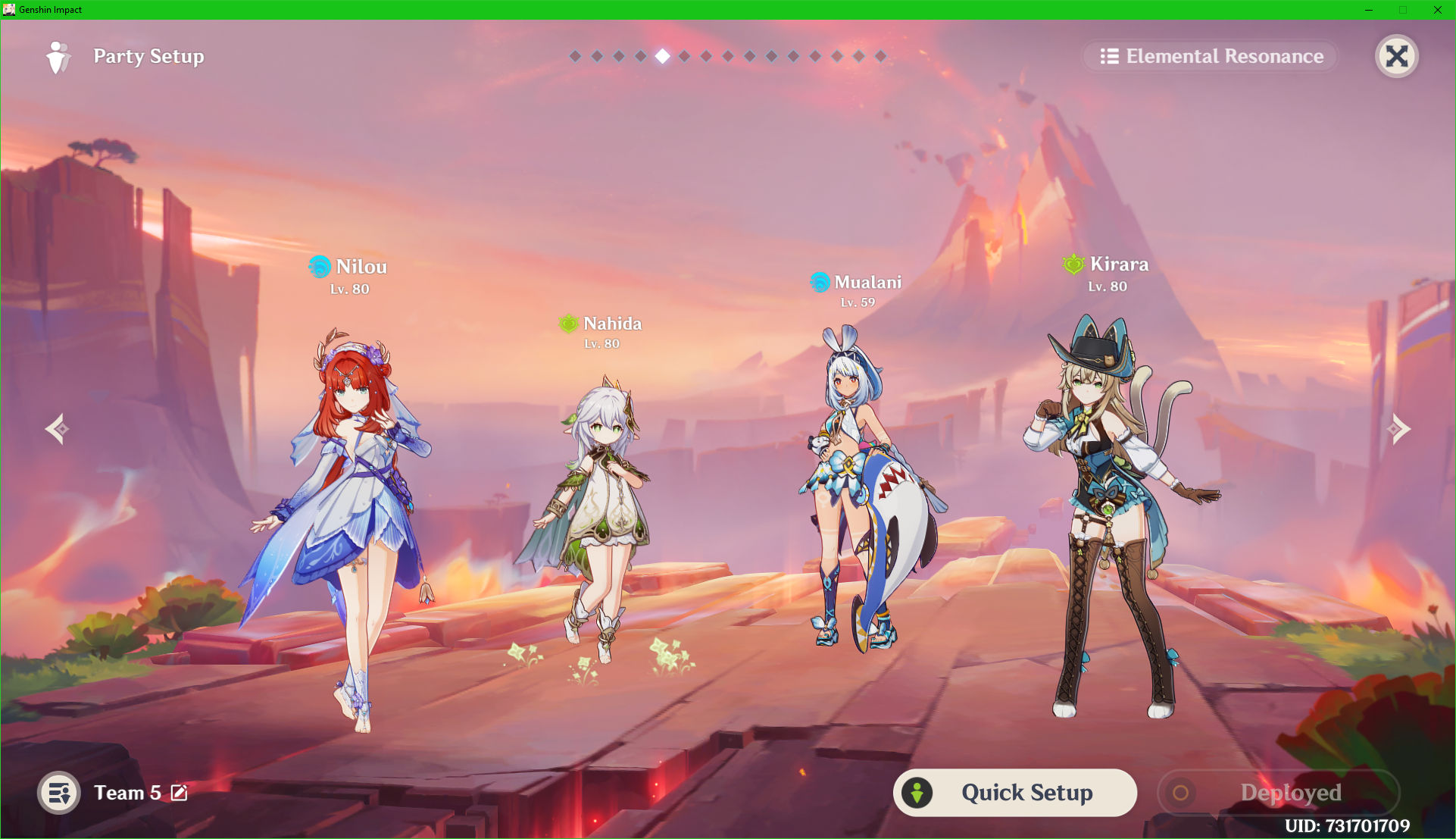Click the Genshin Impact icon in the title bar
The height and width of the screenshot is (839, 1456).
(x=8, y=10)
